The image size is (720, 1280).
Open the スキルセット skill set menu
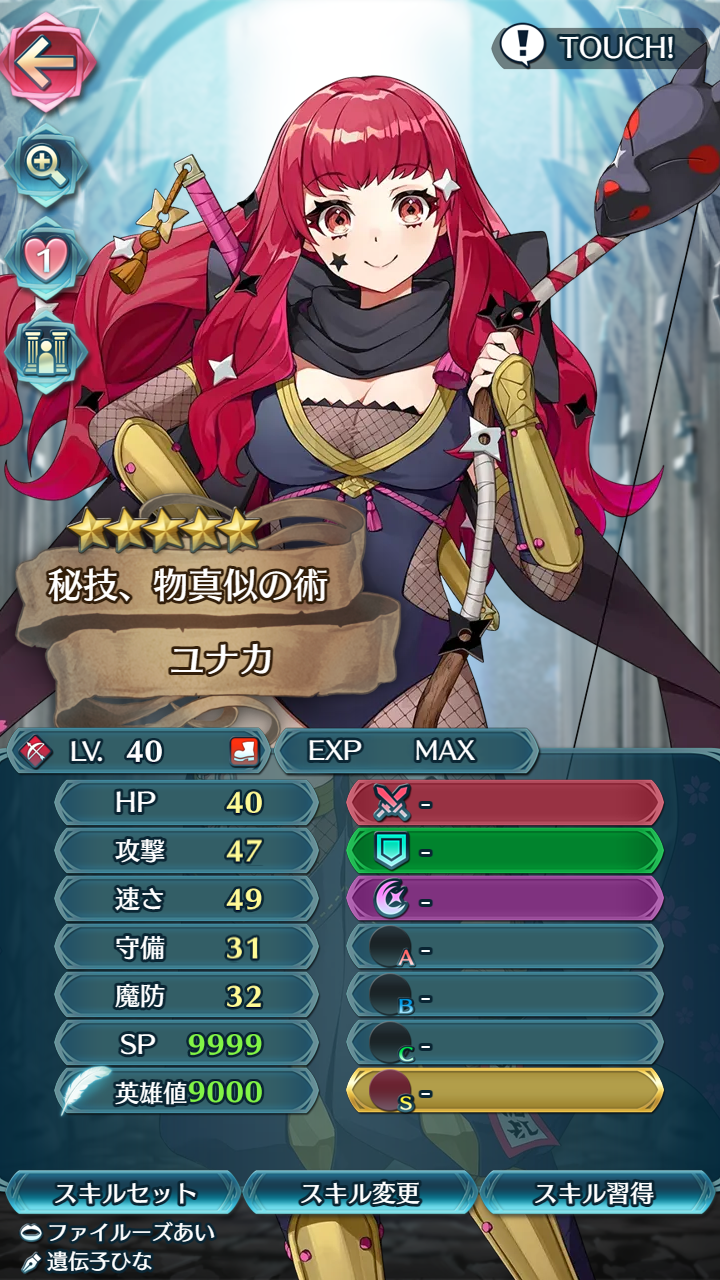124,1193
